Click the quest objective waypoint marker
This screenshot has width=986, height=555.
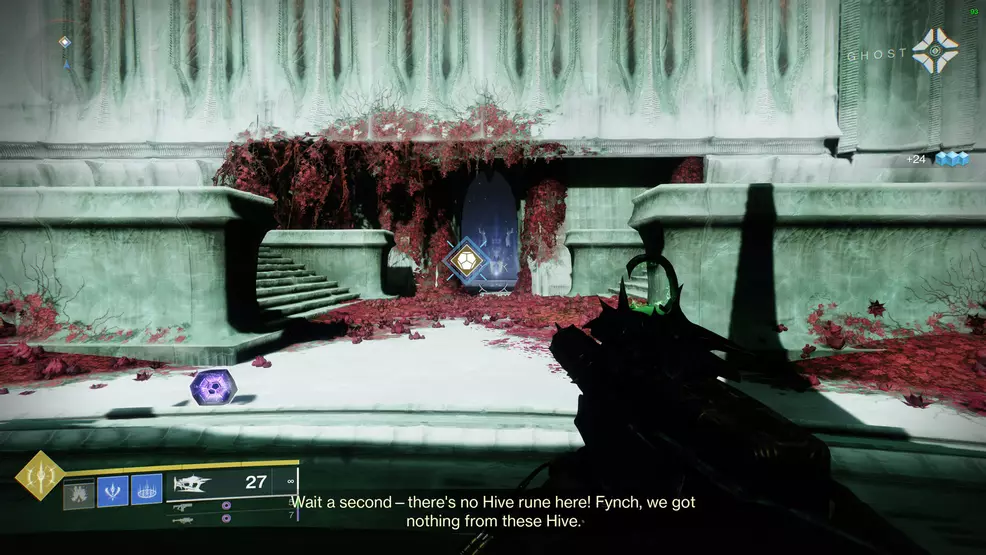pyautogui.click(x=466, y=260)
